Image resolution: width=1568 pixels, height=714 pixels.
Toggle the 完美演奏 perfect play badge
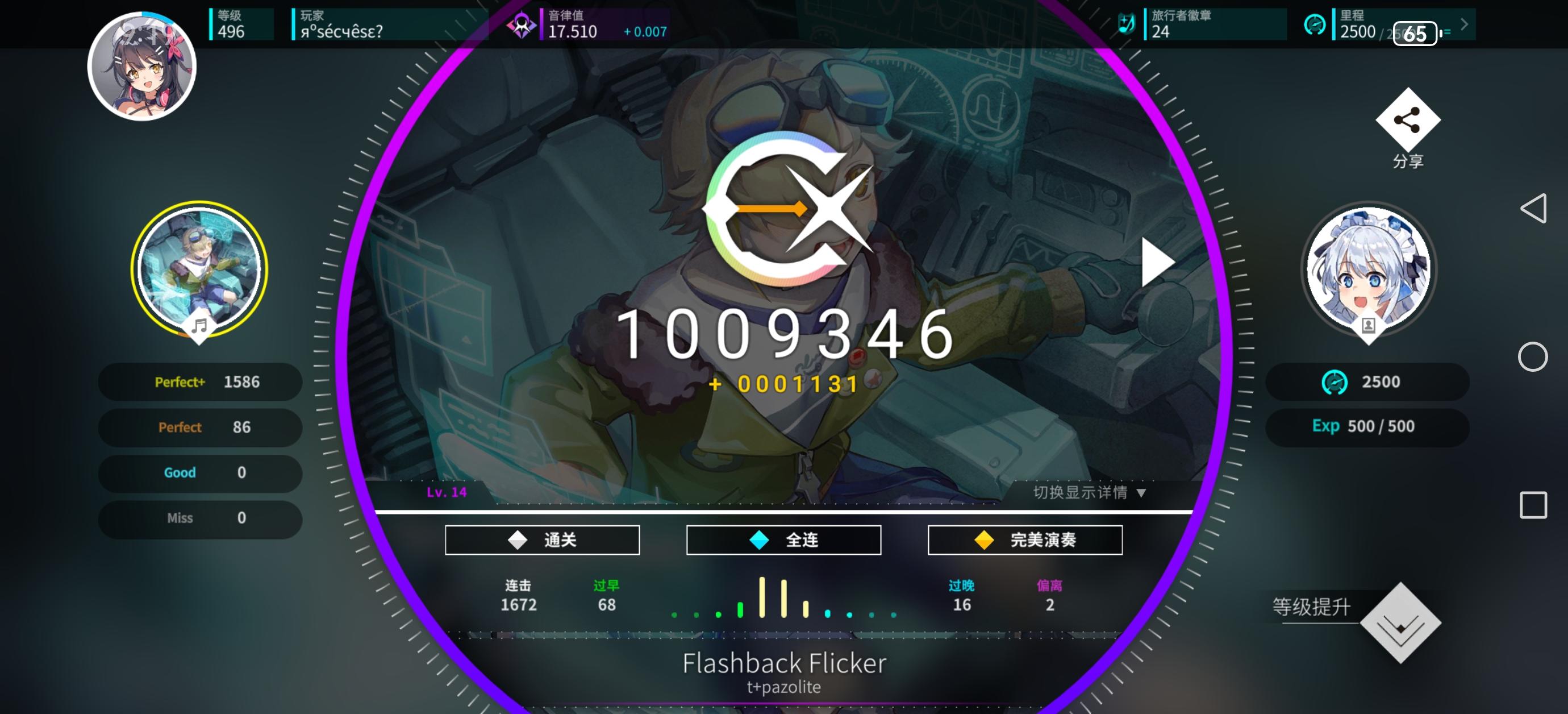click(1025, 540)
